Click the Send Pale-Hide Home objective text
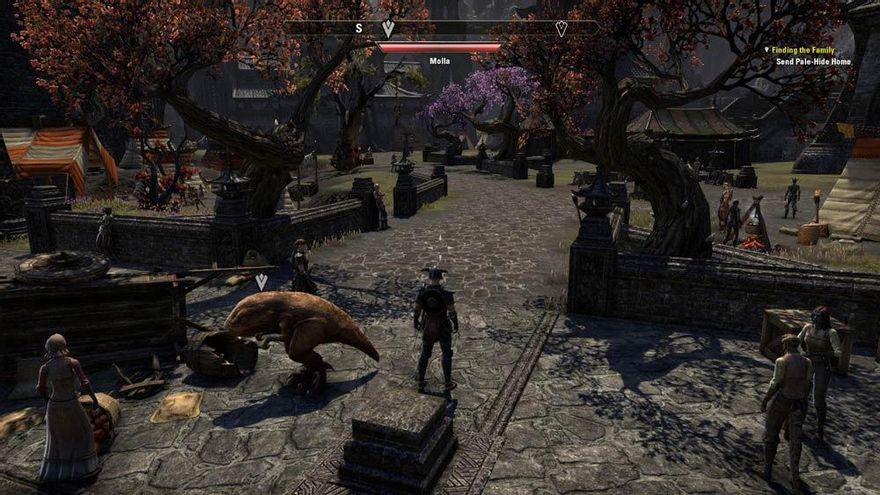Screen dimensions: 880x495 (x=814, y=61)
